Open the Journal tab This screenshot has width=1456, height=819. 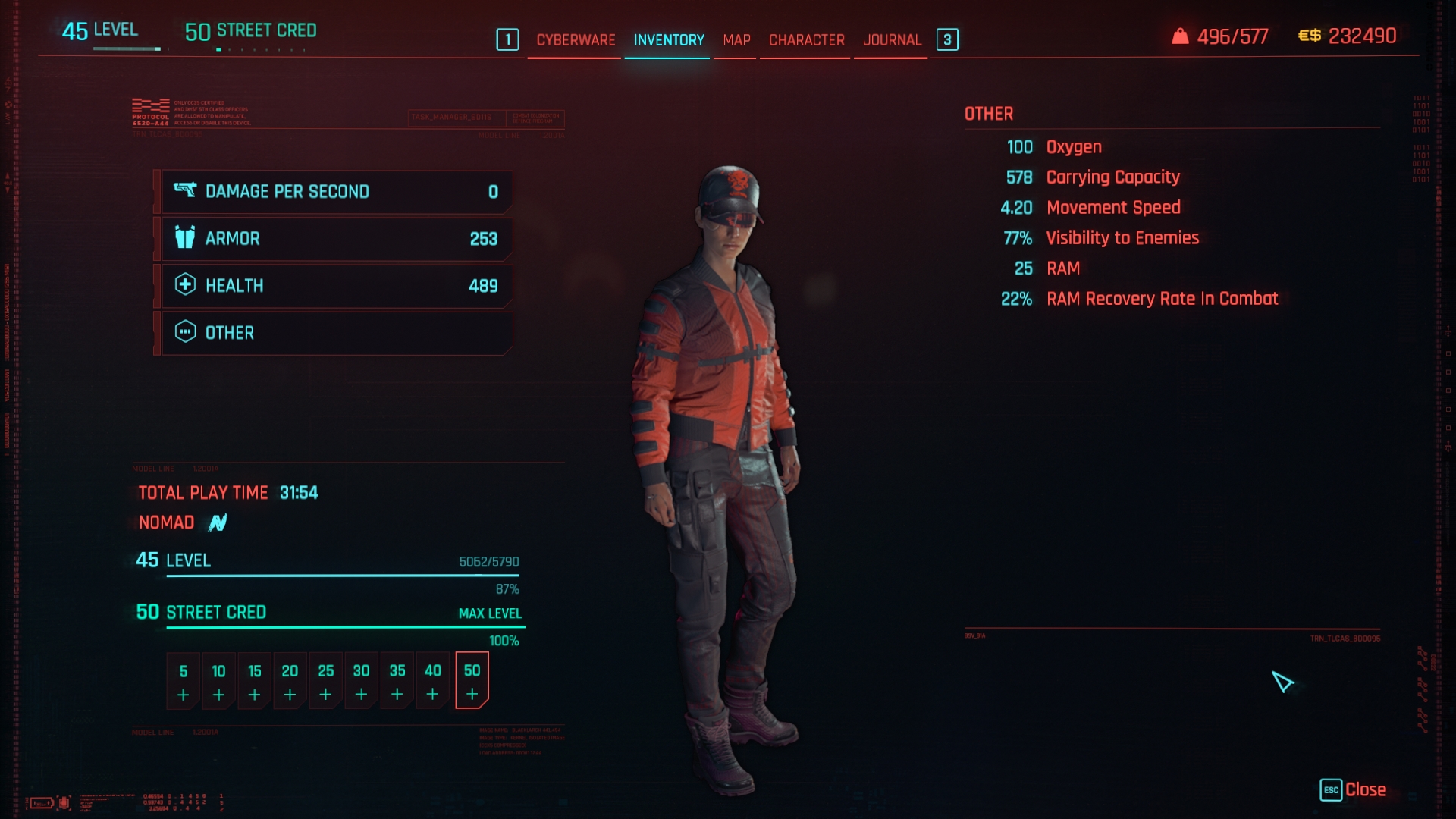892,40
